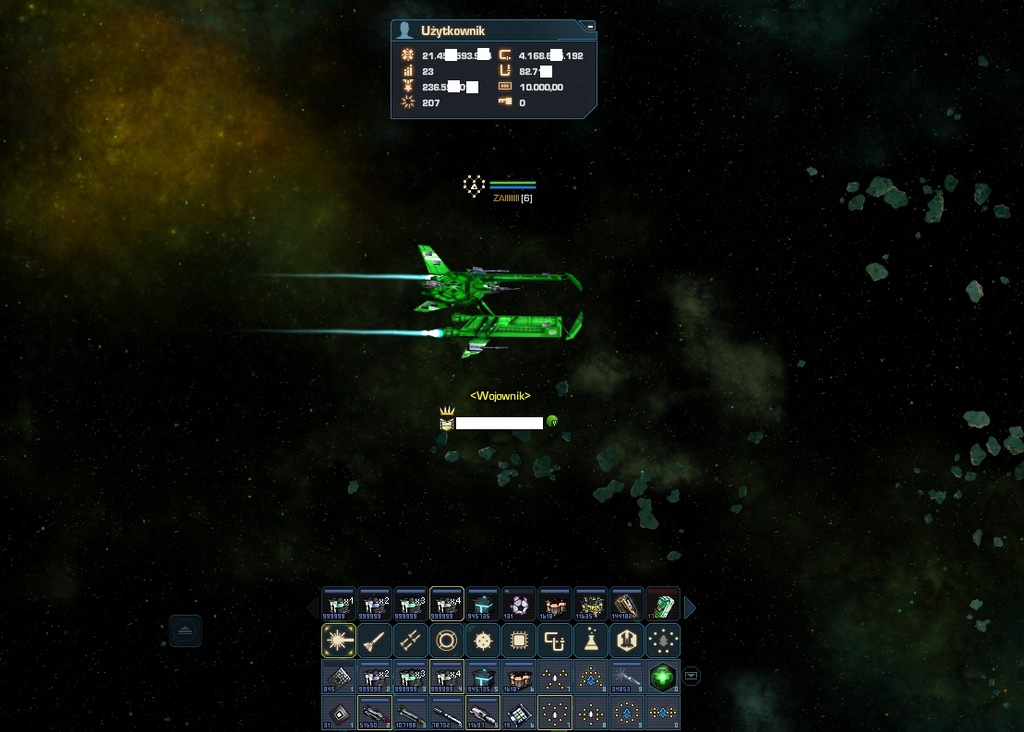1024x732 pixels.
Task: Select the x4 laser ammo in top row
Action: 446,604
